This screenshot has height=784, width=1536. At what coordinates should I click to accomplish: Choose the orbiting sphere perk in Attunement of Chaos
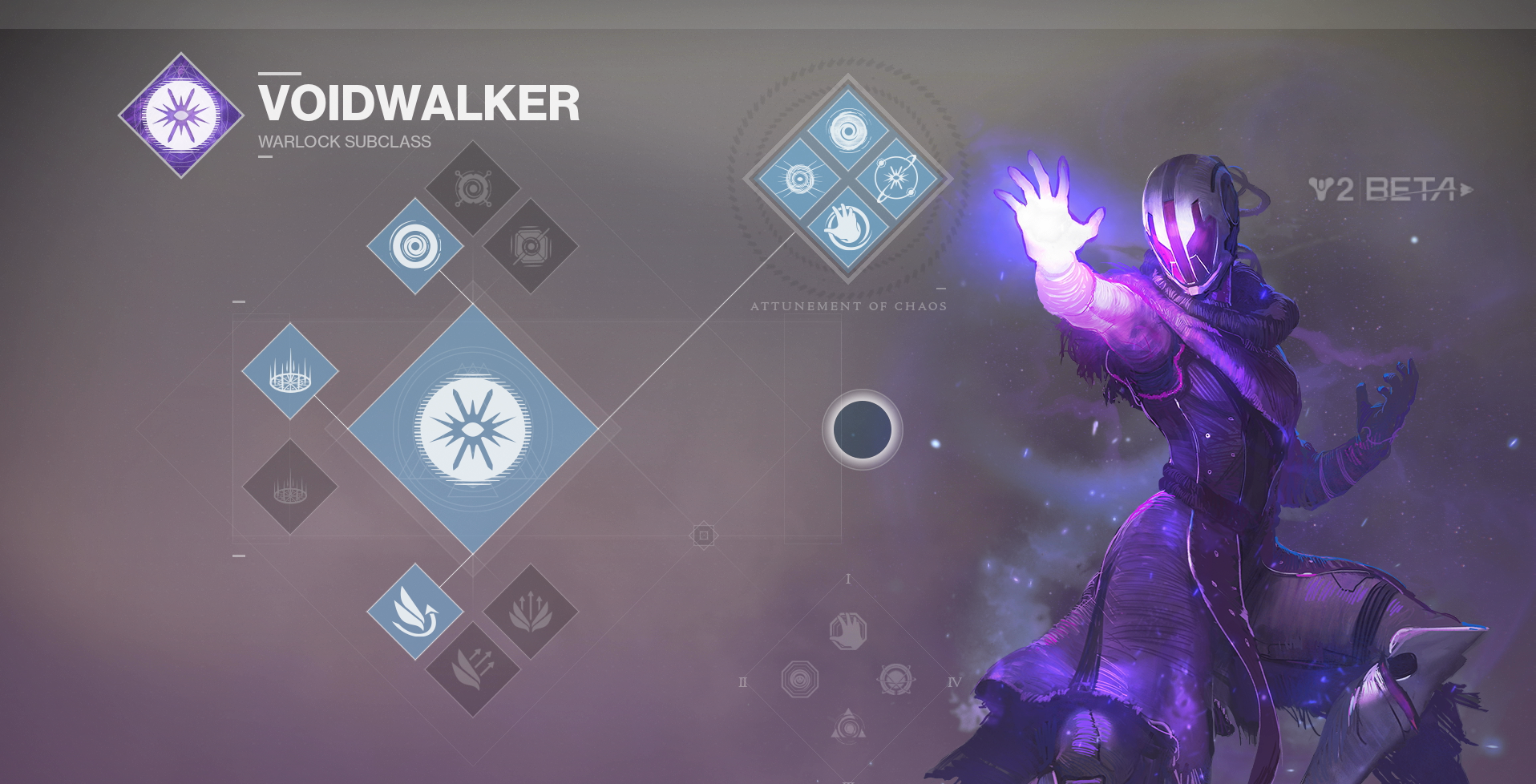pos(897,178)
